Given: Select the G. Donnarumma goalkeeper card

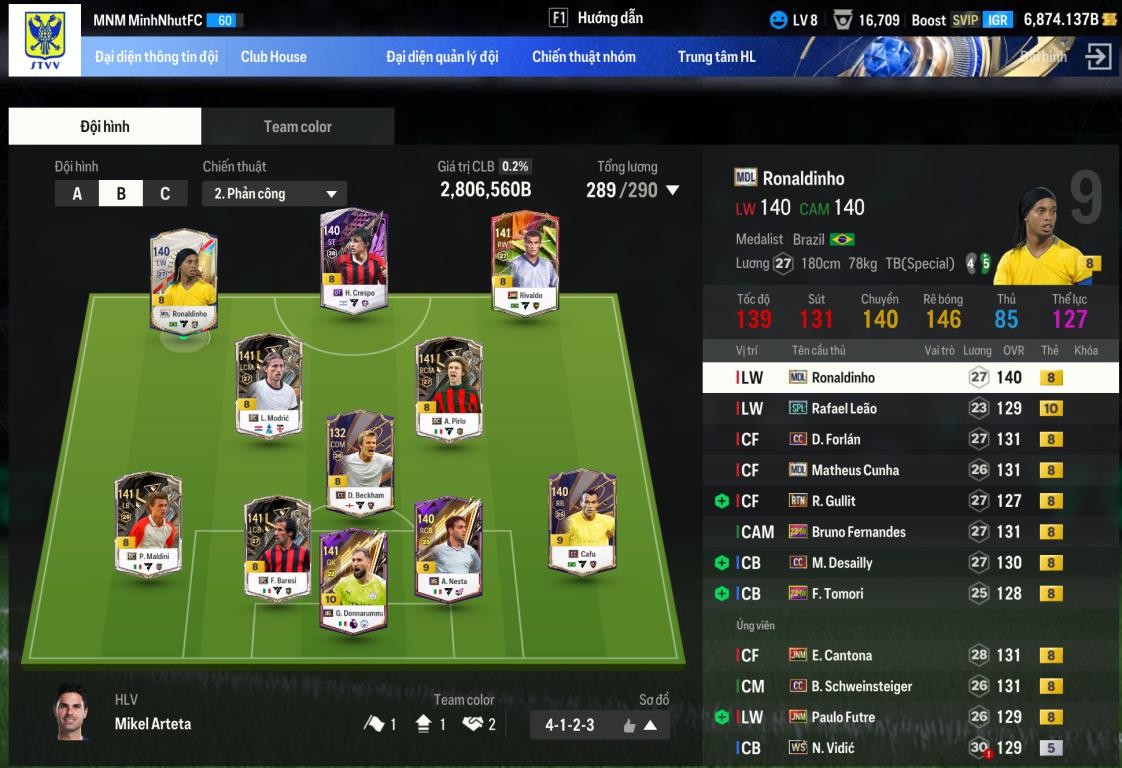Looking at the screenshot, I should pyautogui.click(x=353, y=580).
